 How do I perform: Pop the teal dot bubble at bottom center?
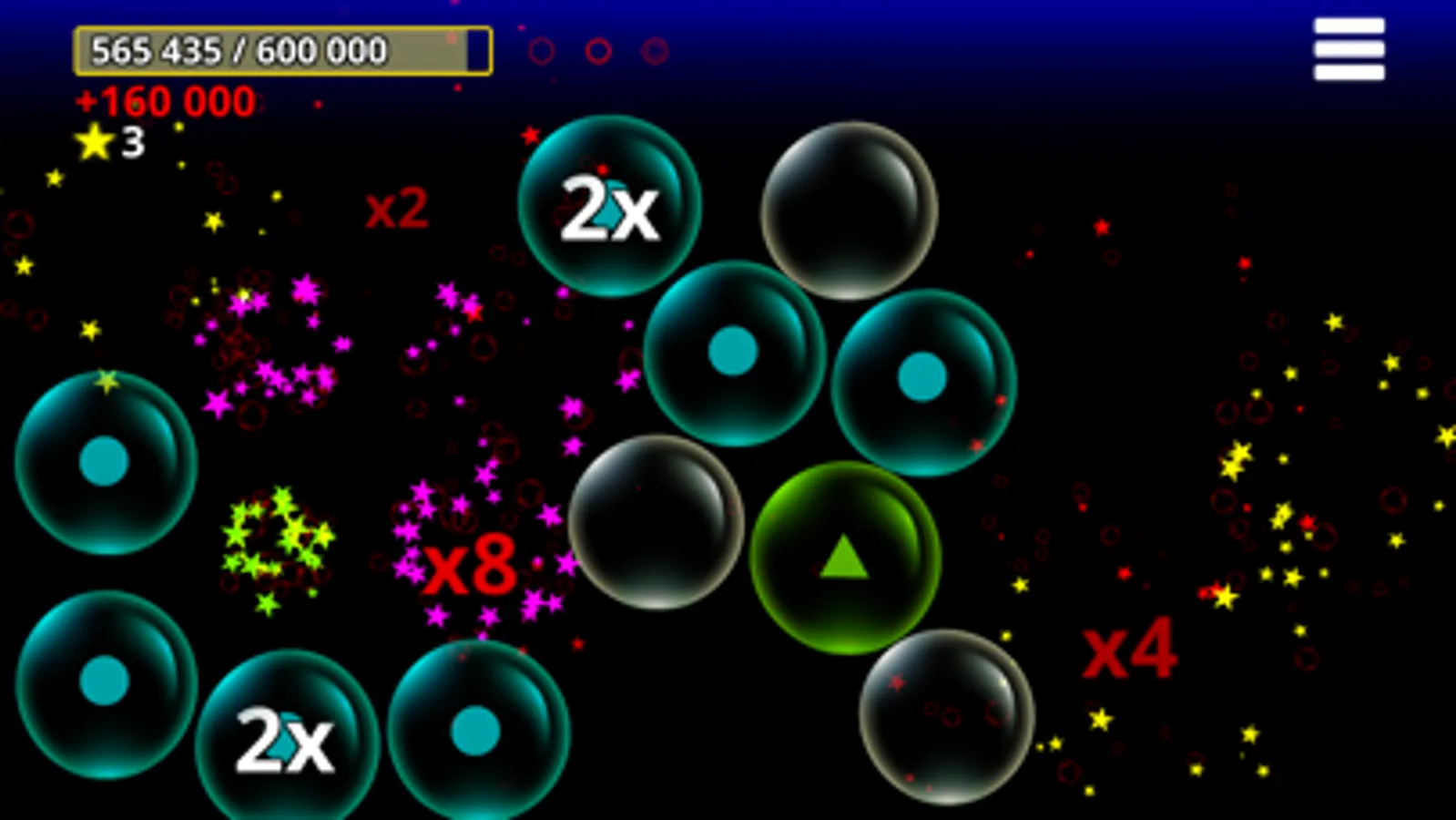[x=473, y=729]
